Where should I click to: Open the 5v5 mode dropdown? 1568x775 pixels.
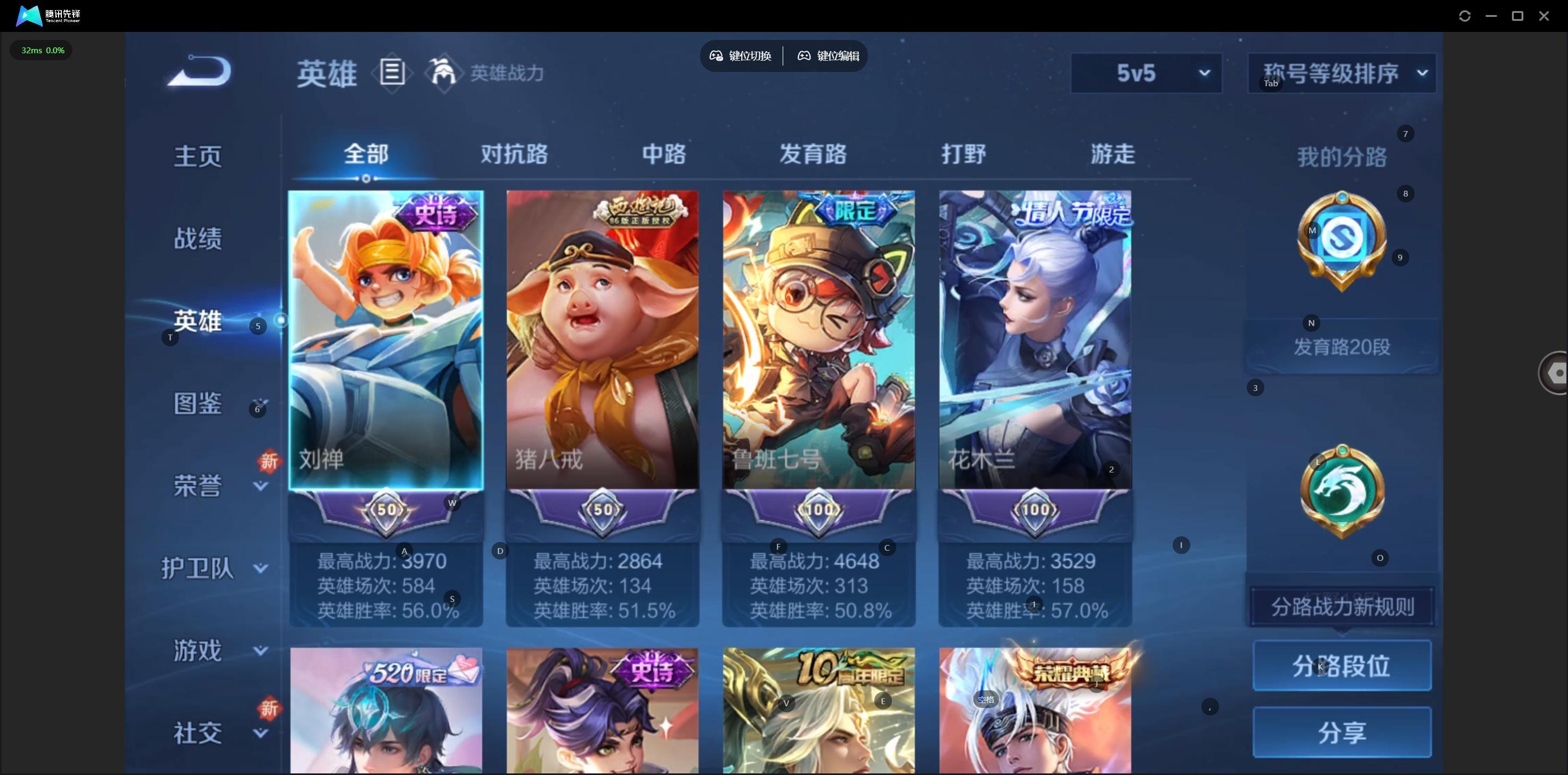[x=1146, y=73]
